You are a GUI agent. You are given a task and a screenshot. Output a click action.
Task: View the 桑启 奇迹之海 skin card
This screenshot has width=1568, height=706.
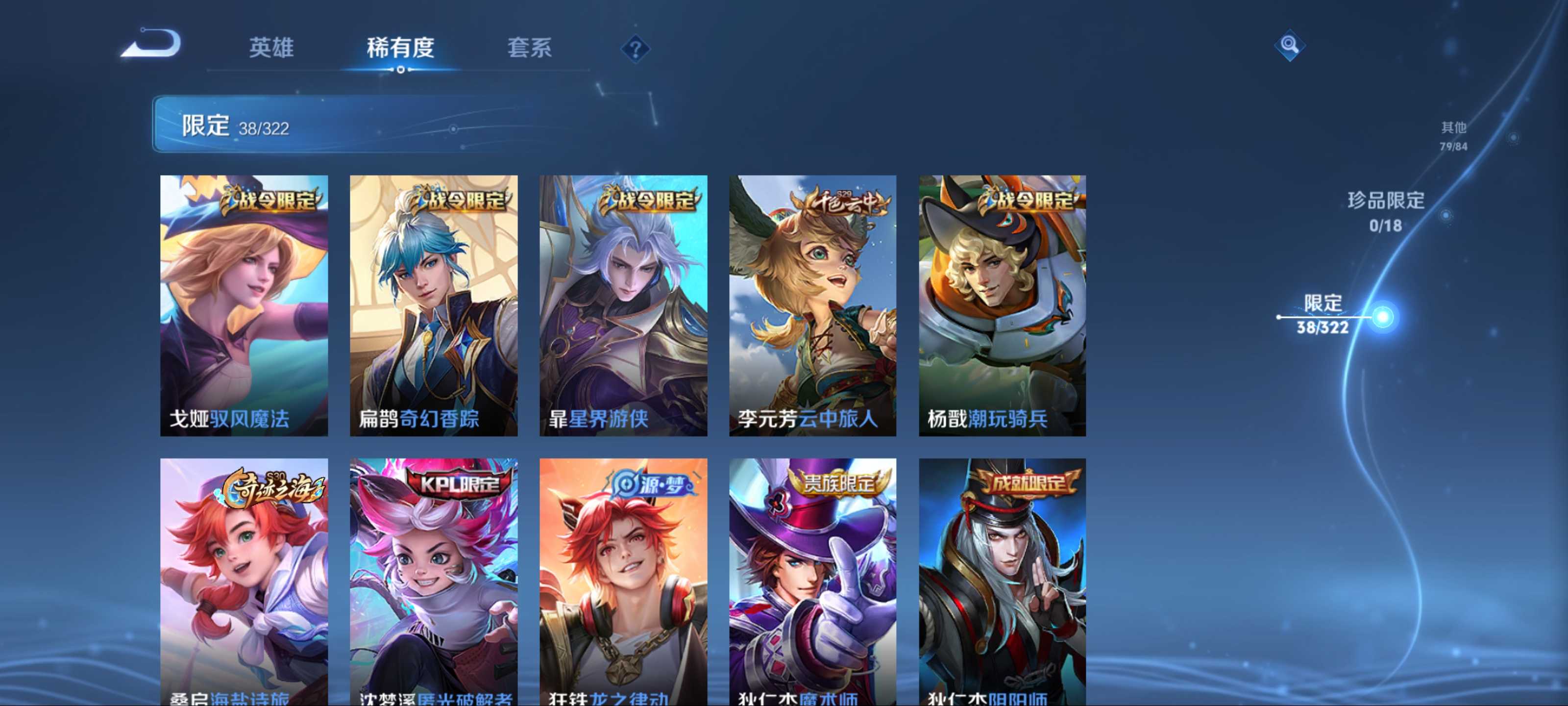[x=244, y=582]
